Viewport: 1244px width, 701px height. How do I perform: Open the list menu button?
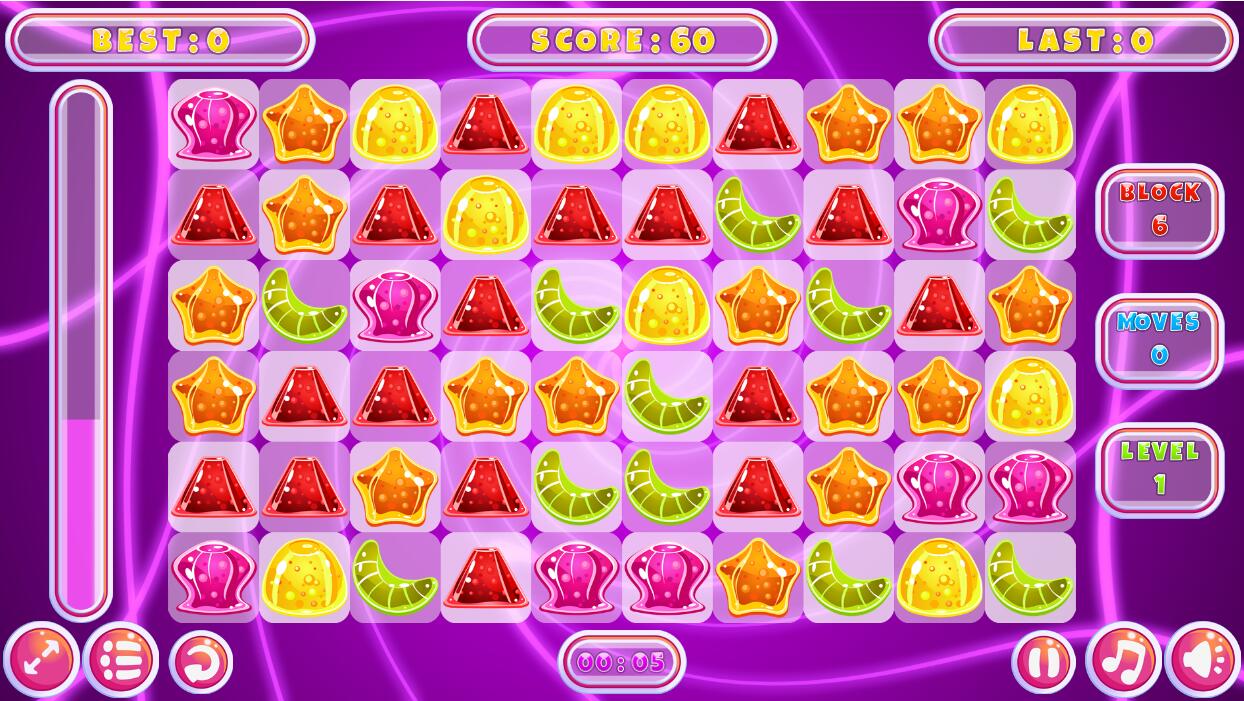(x=121, y=660)
